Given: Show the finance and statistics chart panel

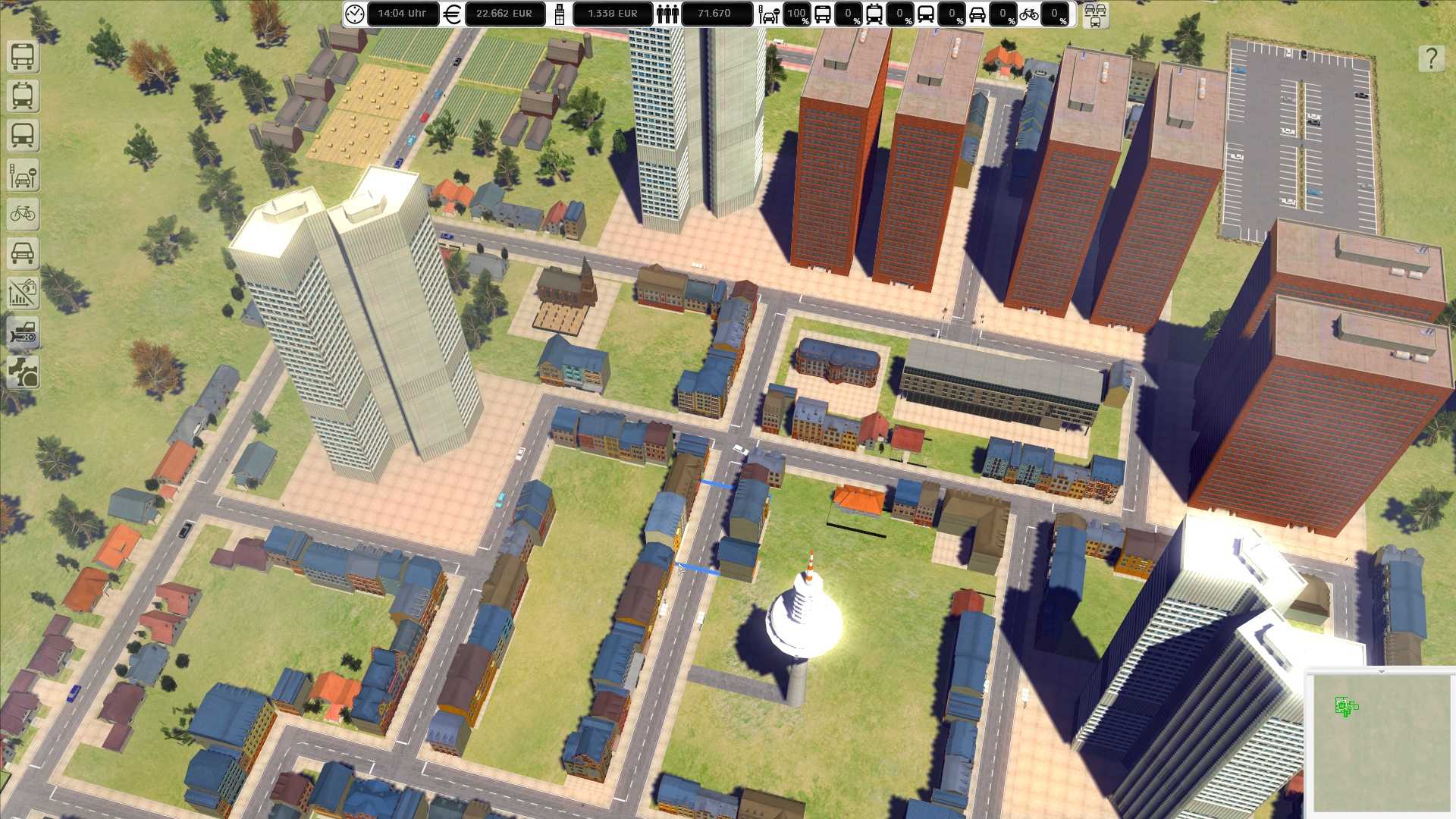Looking at the screenshot, I should 23,293.
